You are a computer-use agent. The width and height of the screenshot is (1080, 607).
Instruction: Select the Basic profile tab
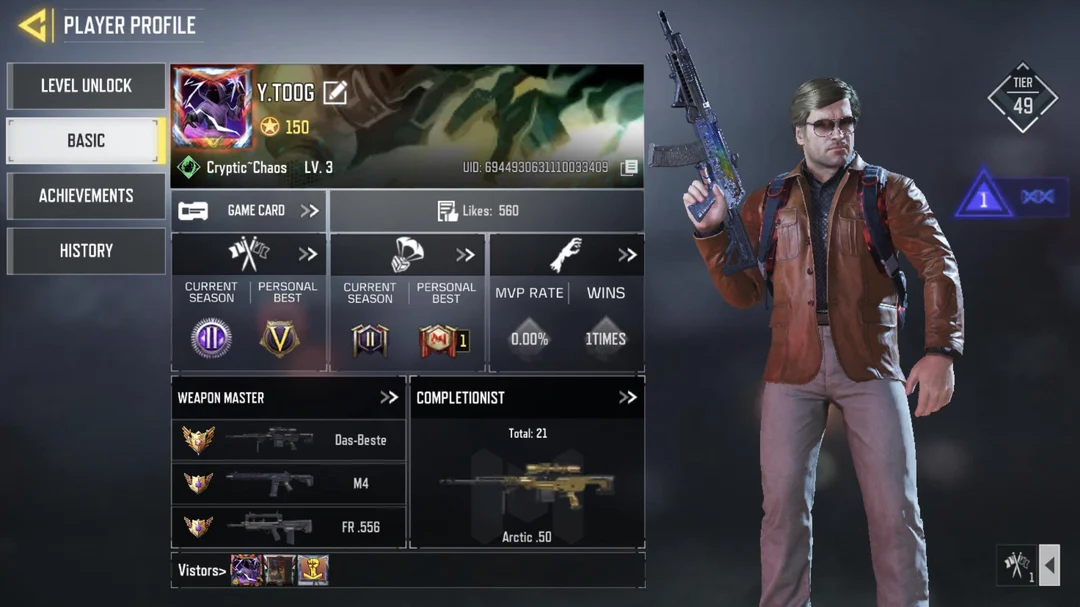pos(86,141)
